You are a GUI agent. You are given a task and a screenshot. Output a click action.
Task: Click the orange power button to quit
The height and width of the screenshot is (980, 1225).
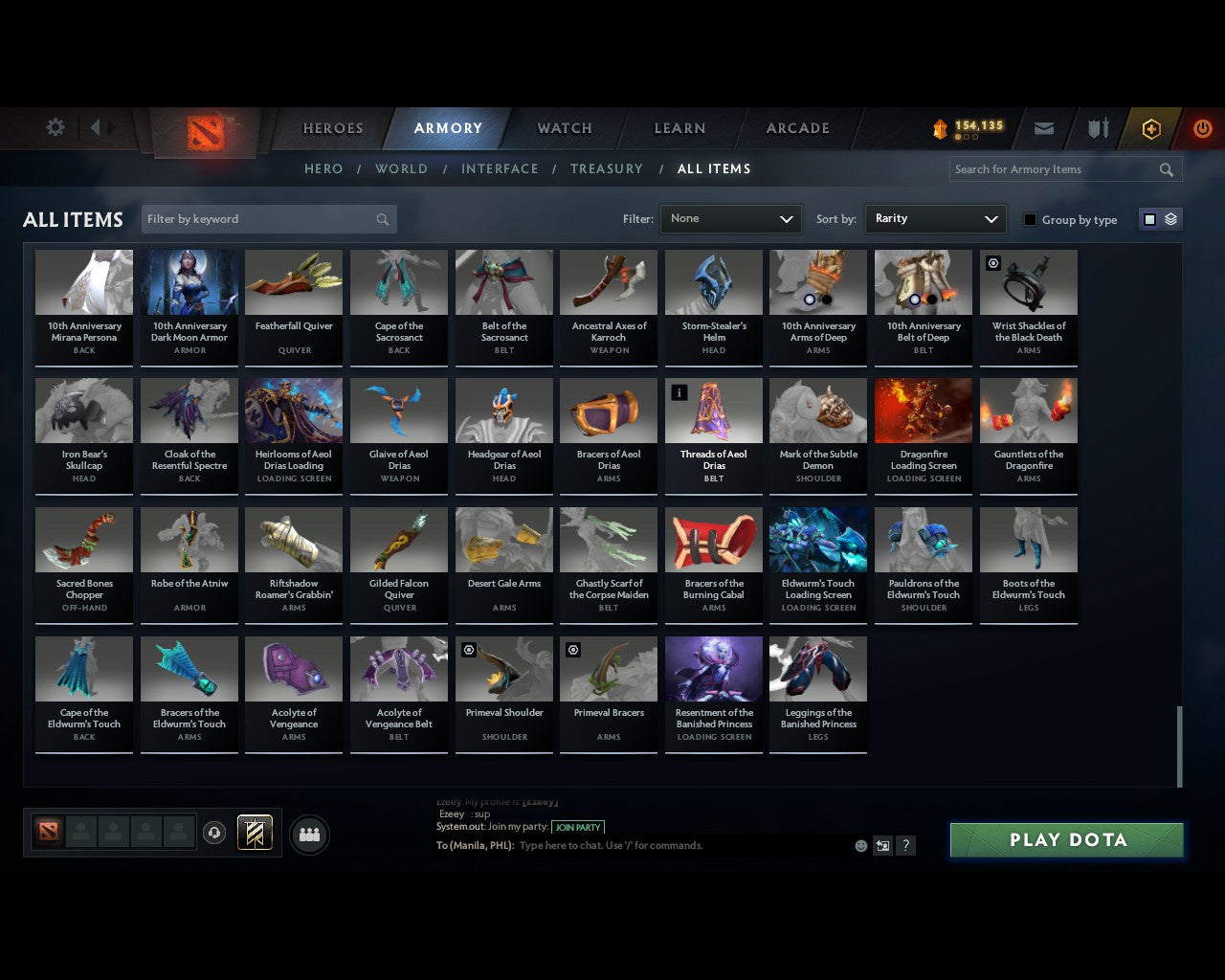click(x=1202, y=128)
